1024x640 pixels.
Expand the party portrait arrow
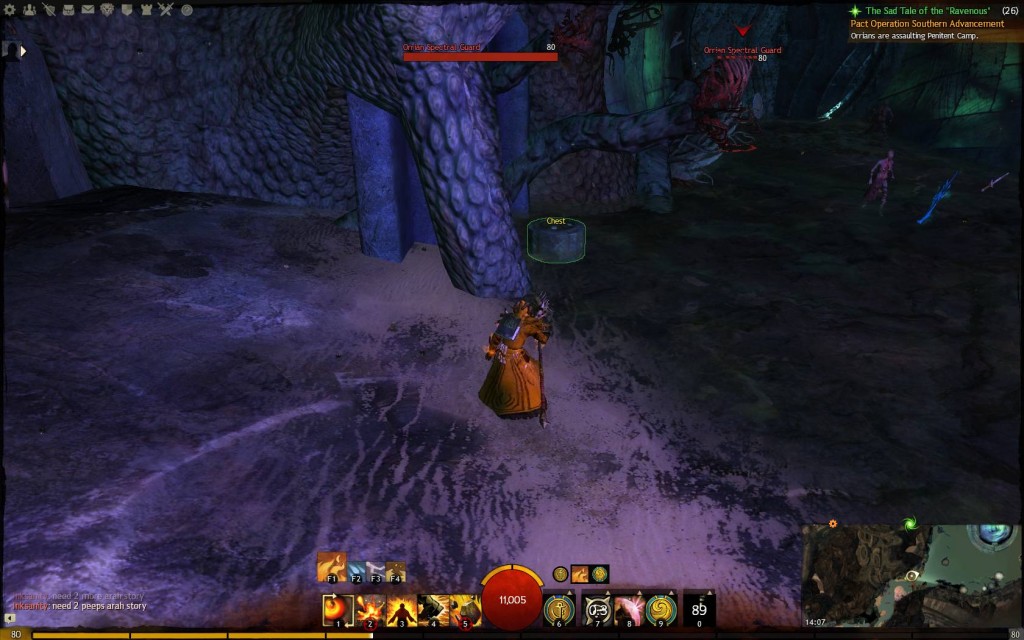[x=22, y=49]
